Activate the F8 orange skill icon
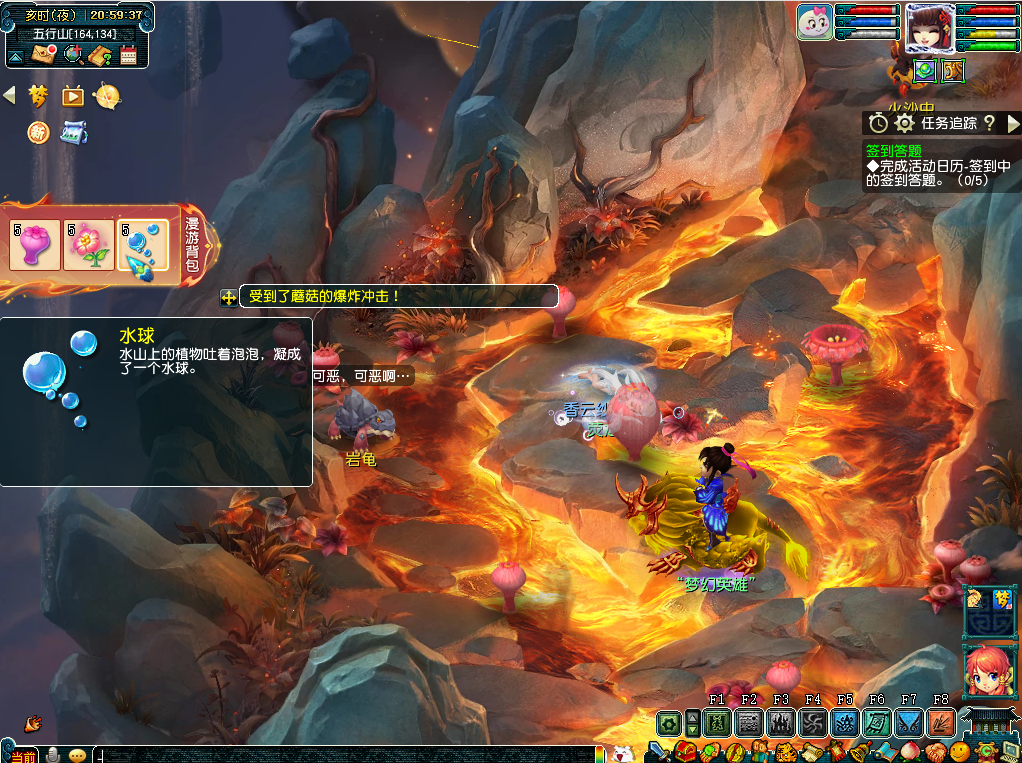Image resolution: width=1022 pixels, height=763 pixels. [940, 723]
